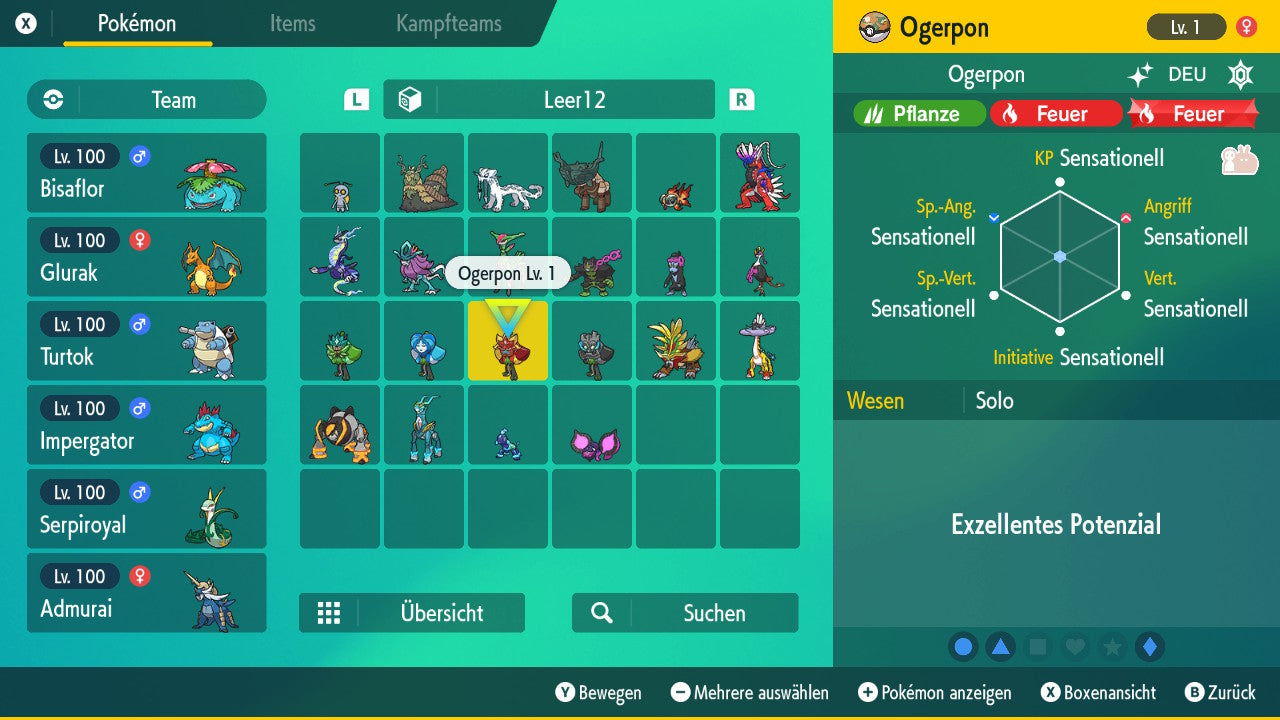1280x720 pixels.
Task: Click the Poké Ball icon beside Ogerpon's name
Action: coord(871,27)
